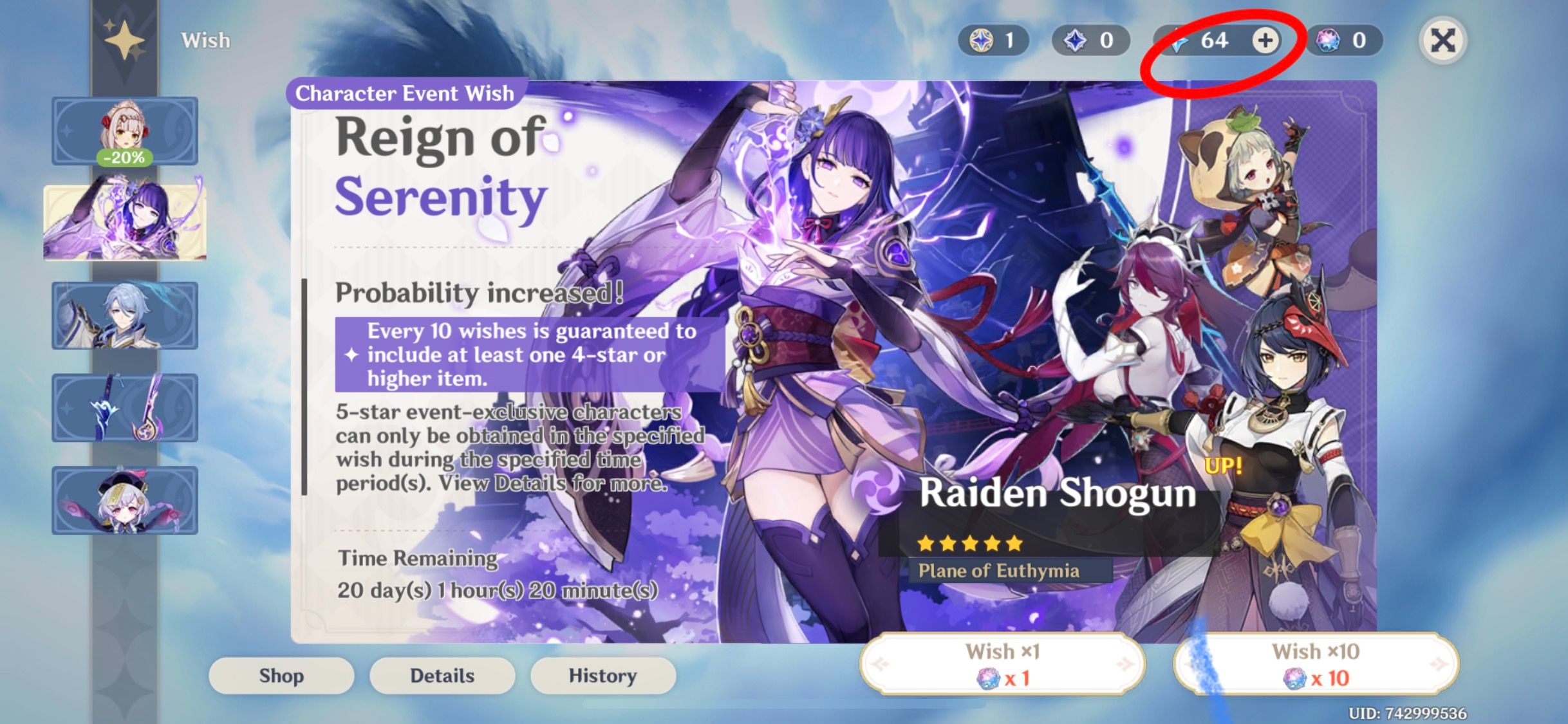The width and height of the screenshot is (1568, 724).
Task: Open the Shop
Action: (281, 676)
